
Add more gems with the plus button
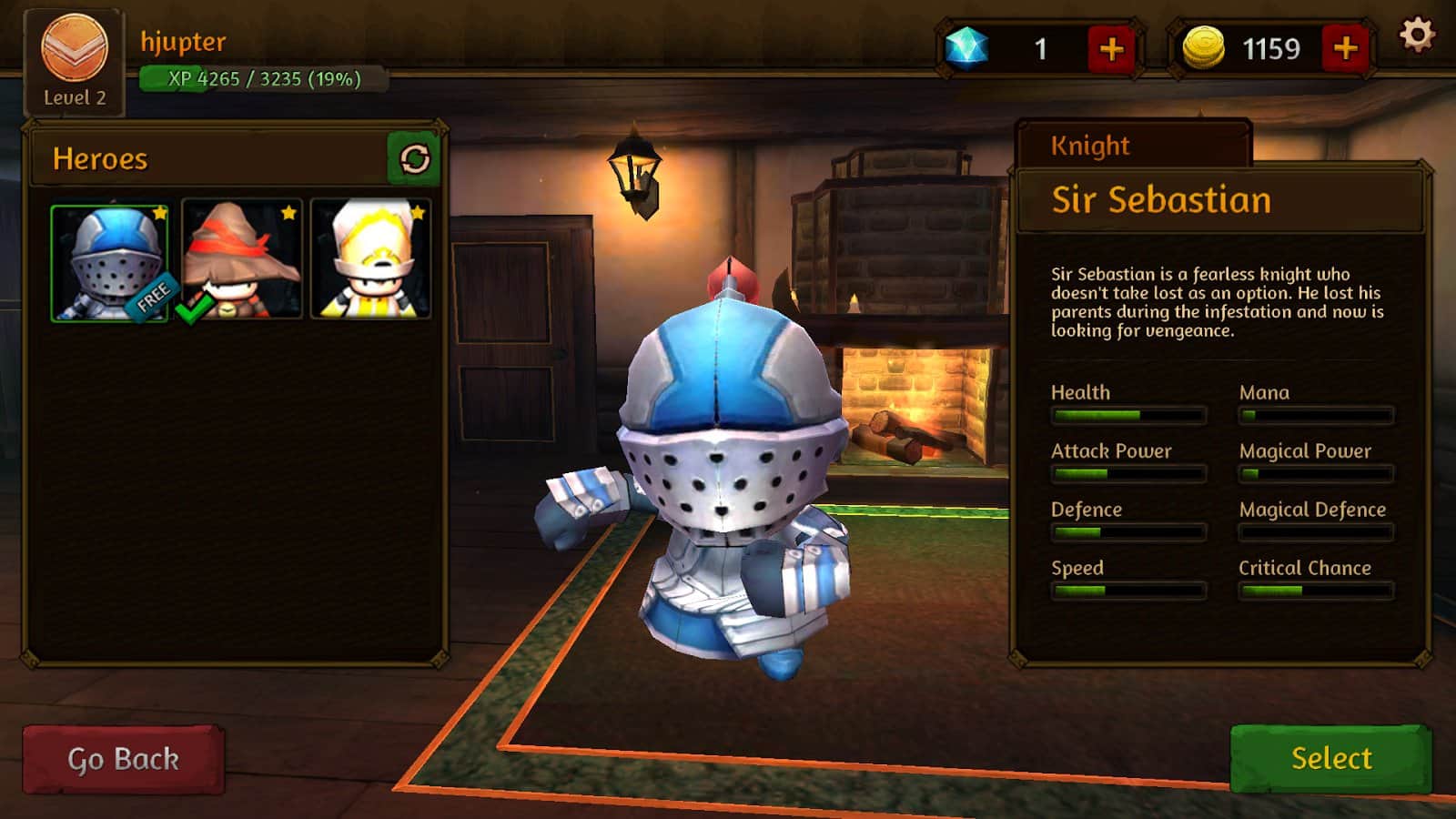[x=1111, y=49]
